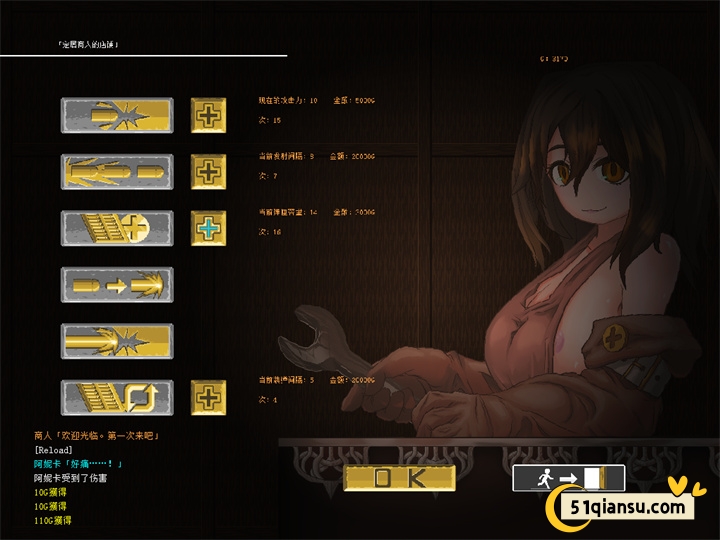The image size is (720, 540).
Task: Choose the bullet-to-explosive conversion upgrade
Action: [x=117, y=285]
